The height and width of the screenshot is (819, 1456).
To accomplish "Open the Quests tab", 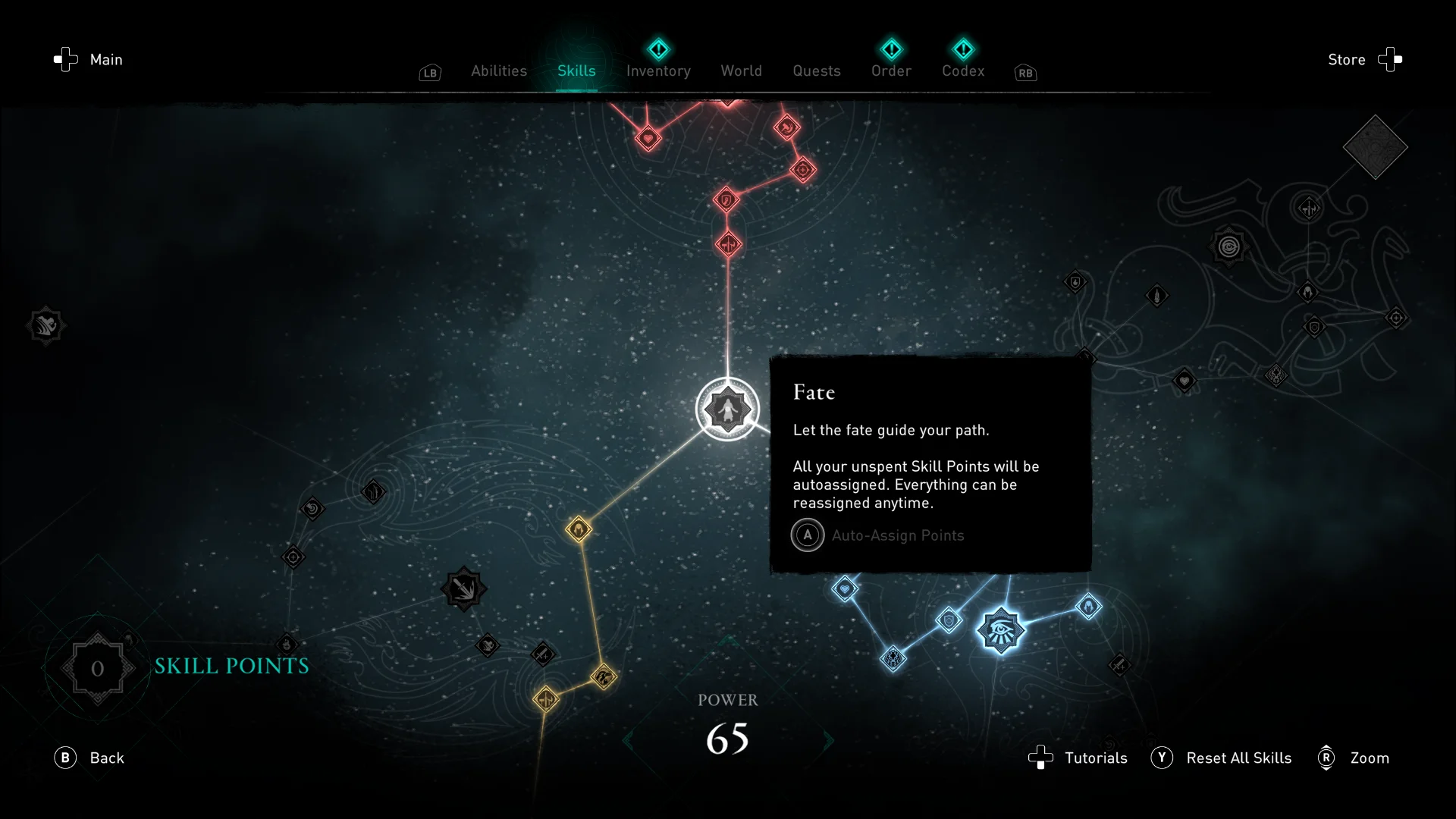I will coord(816,71).
